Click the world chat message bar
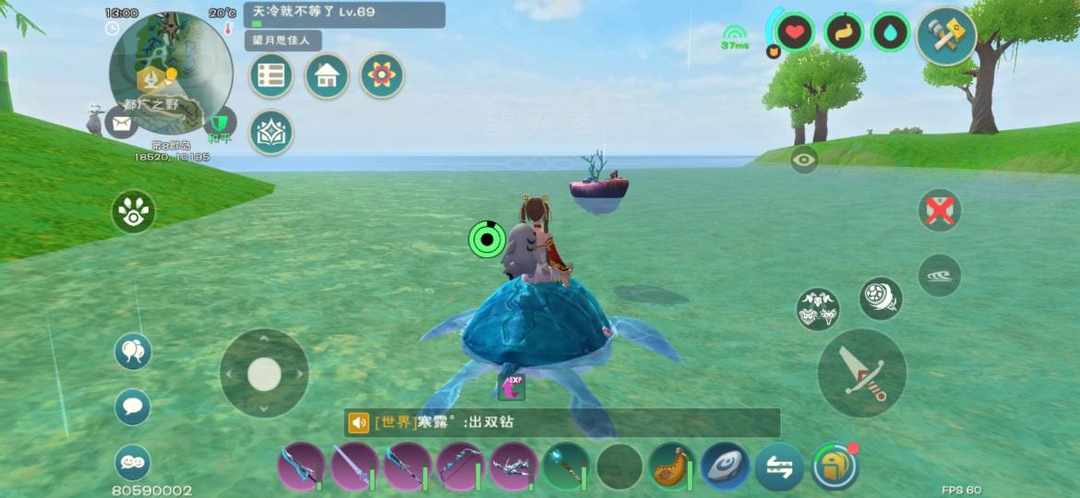1080x498 pixels. coord(562,423)
